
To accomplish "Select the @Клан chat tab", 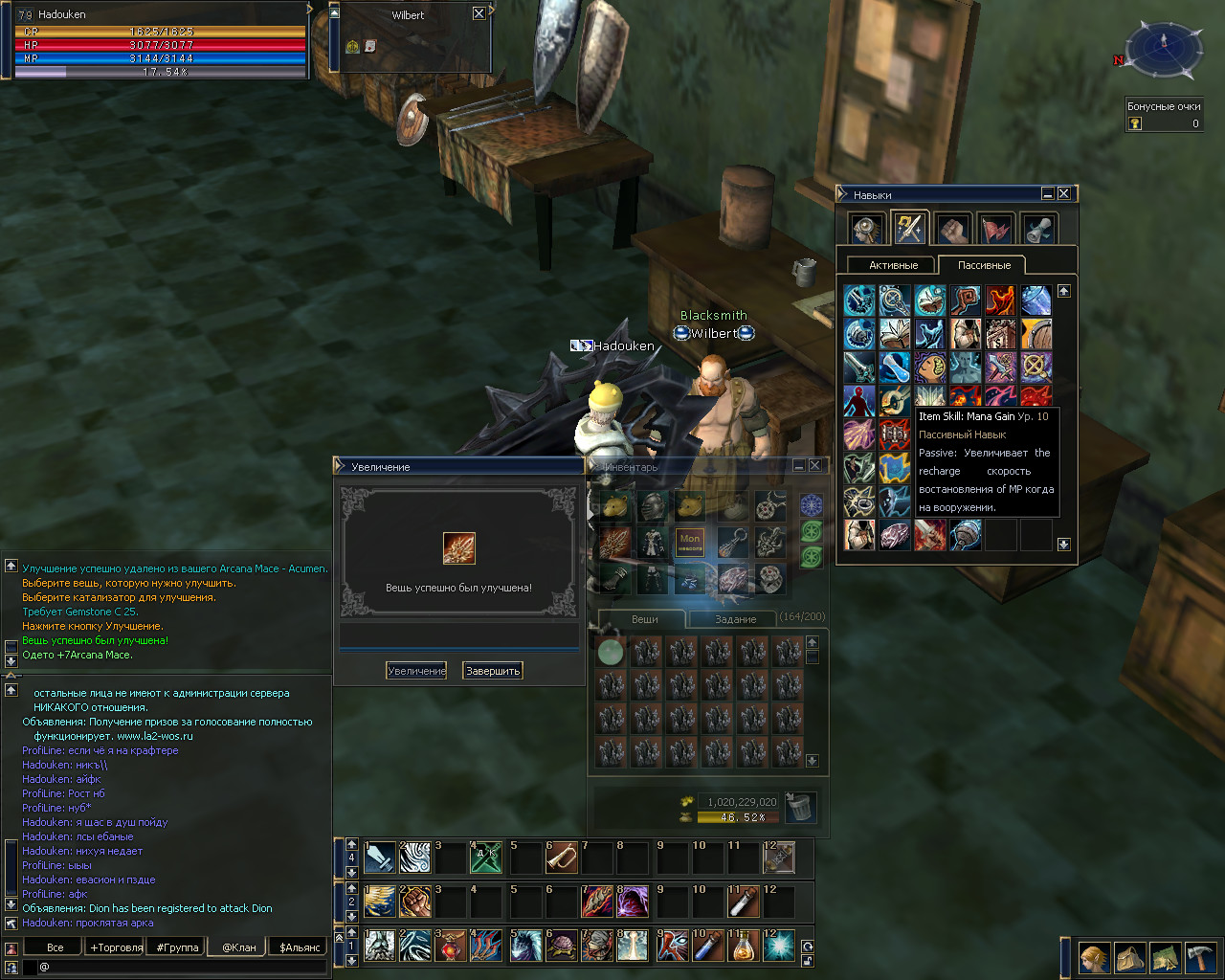I will click(239, 947).
